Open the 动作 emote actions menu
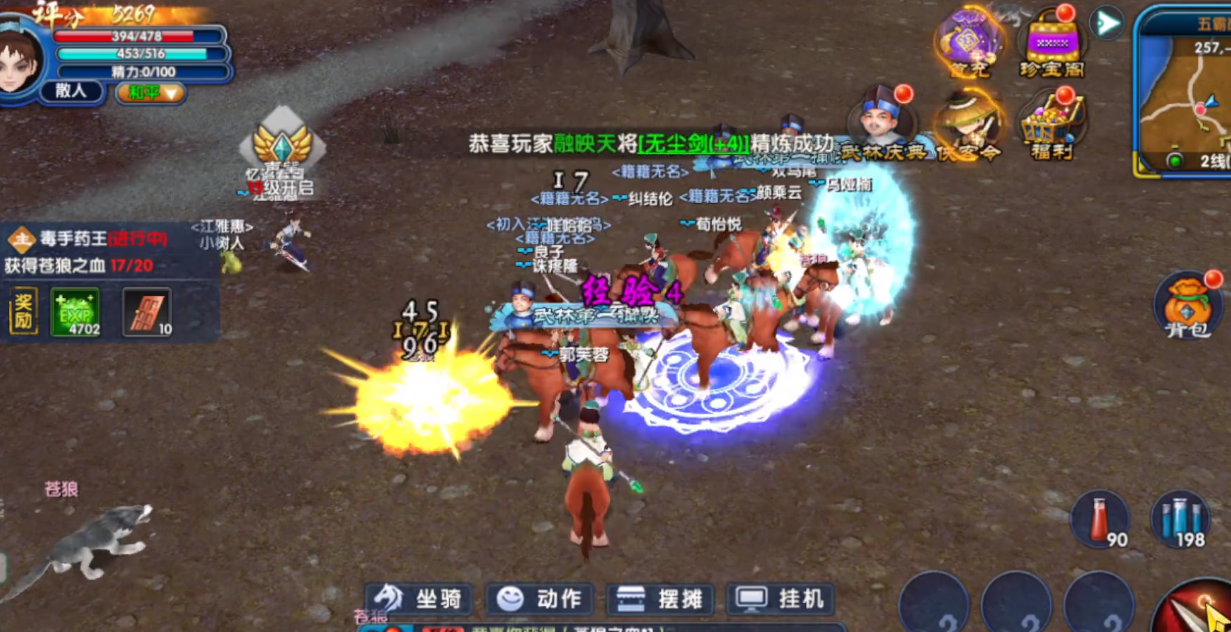This screenshot has height=632, width=1231. click(x=540, y=599)
